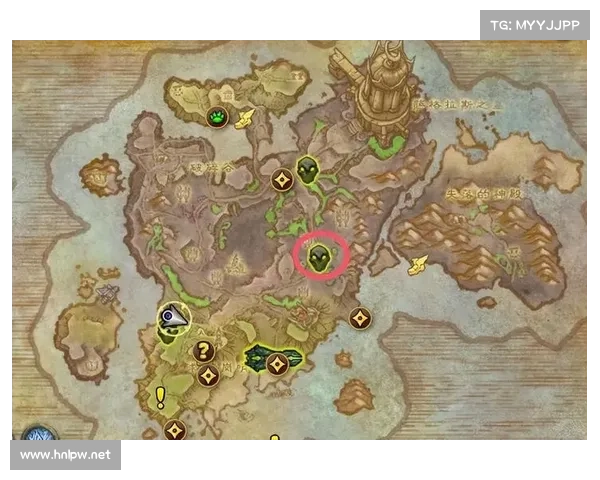
Task: Select the green dungeon entrance map icon
Action: (260, 358)
